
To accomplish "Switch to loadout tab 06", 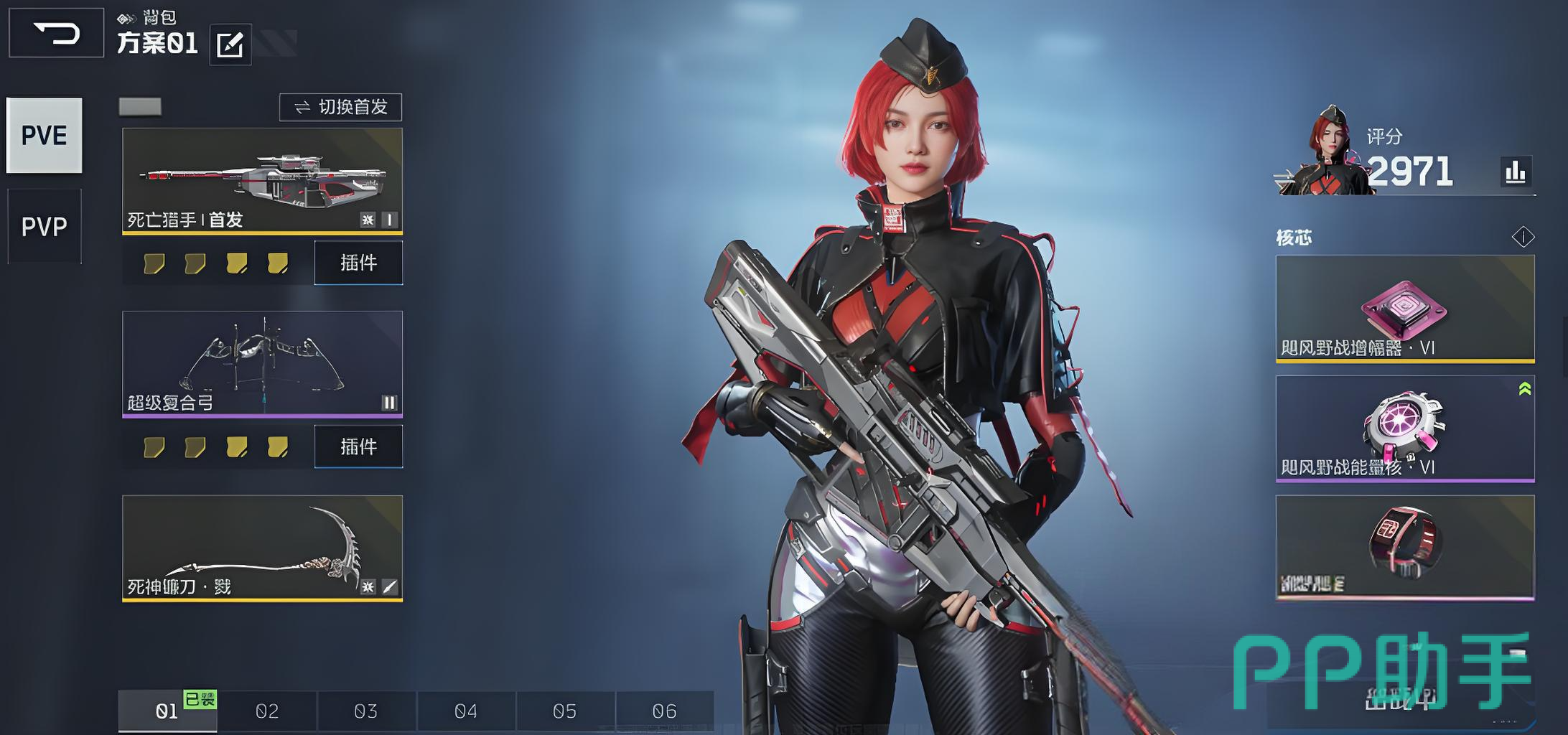I will coord(665,711).
